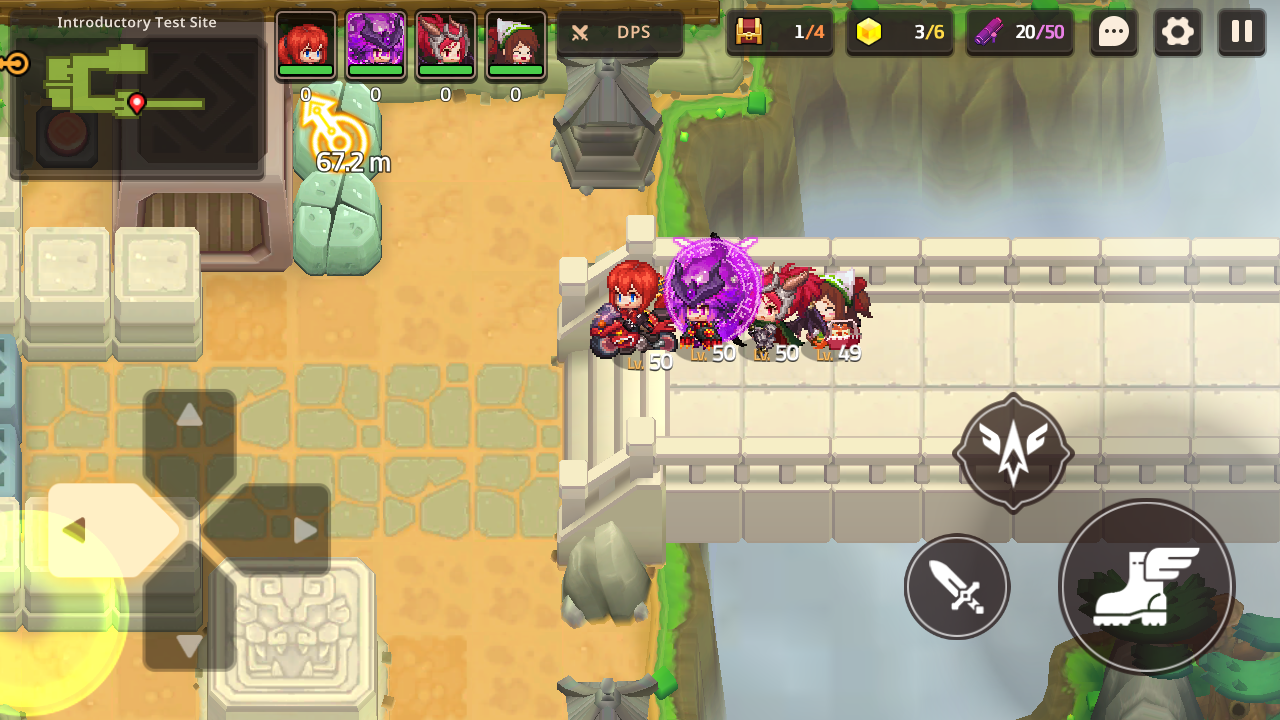Open the chat bubble panel
This screenshot has height=720, width=1280.
coord(1113,32)
